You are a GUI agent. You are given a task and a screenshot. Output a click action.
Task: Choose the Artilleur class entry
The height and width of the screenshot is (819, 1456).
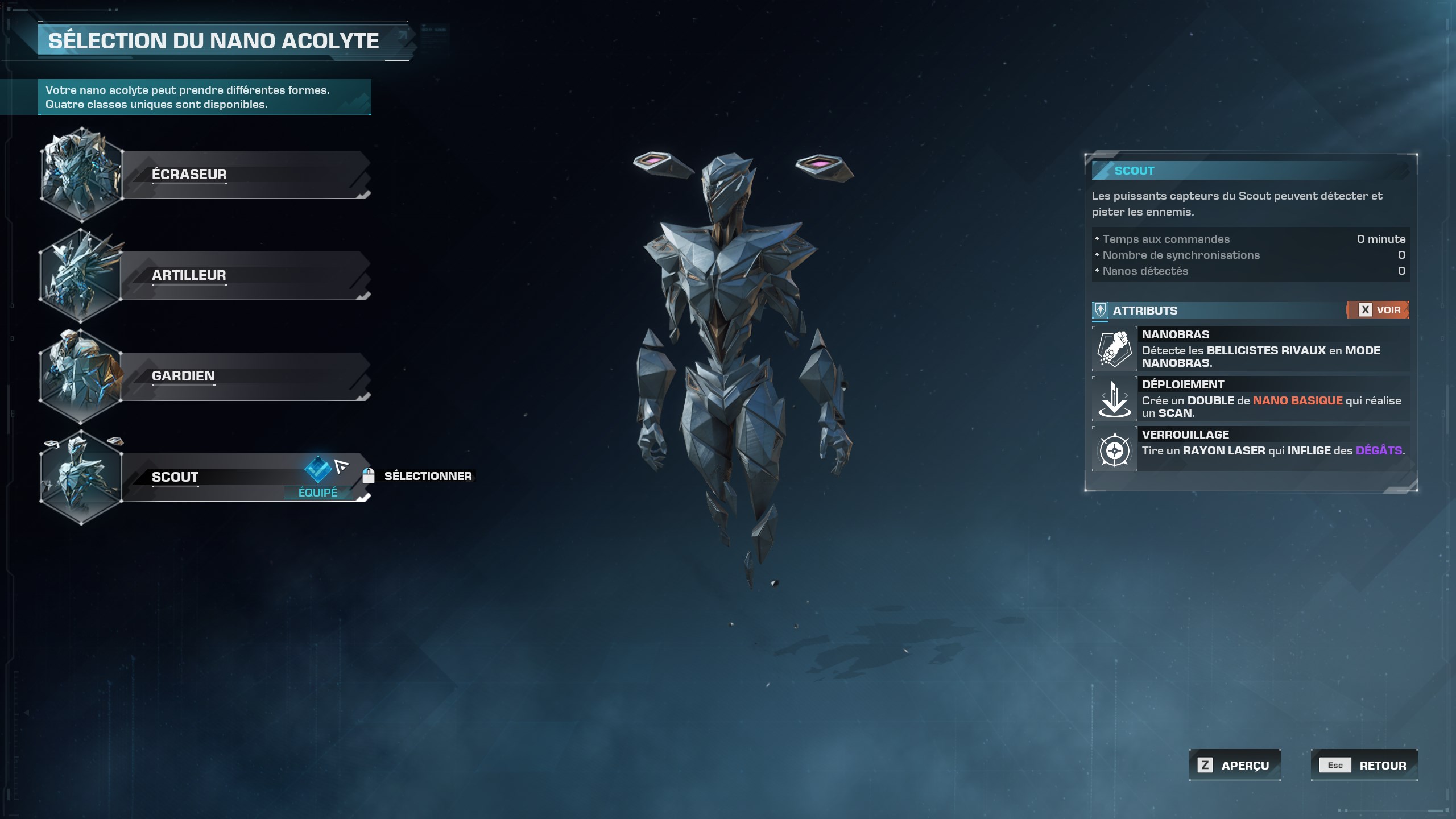245,275
